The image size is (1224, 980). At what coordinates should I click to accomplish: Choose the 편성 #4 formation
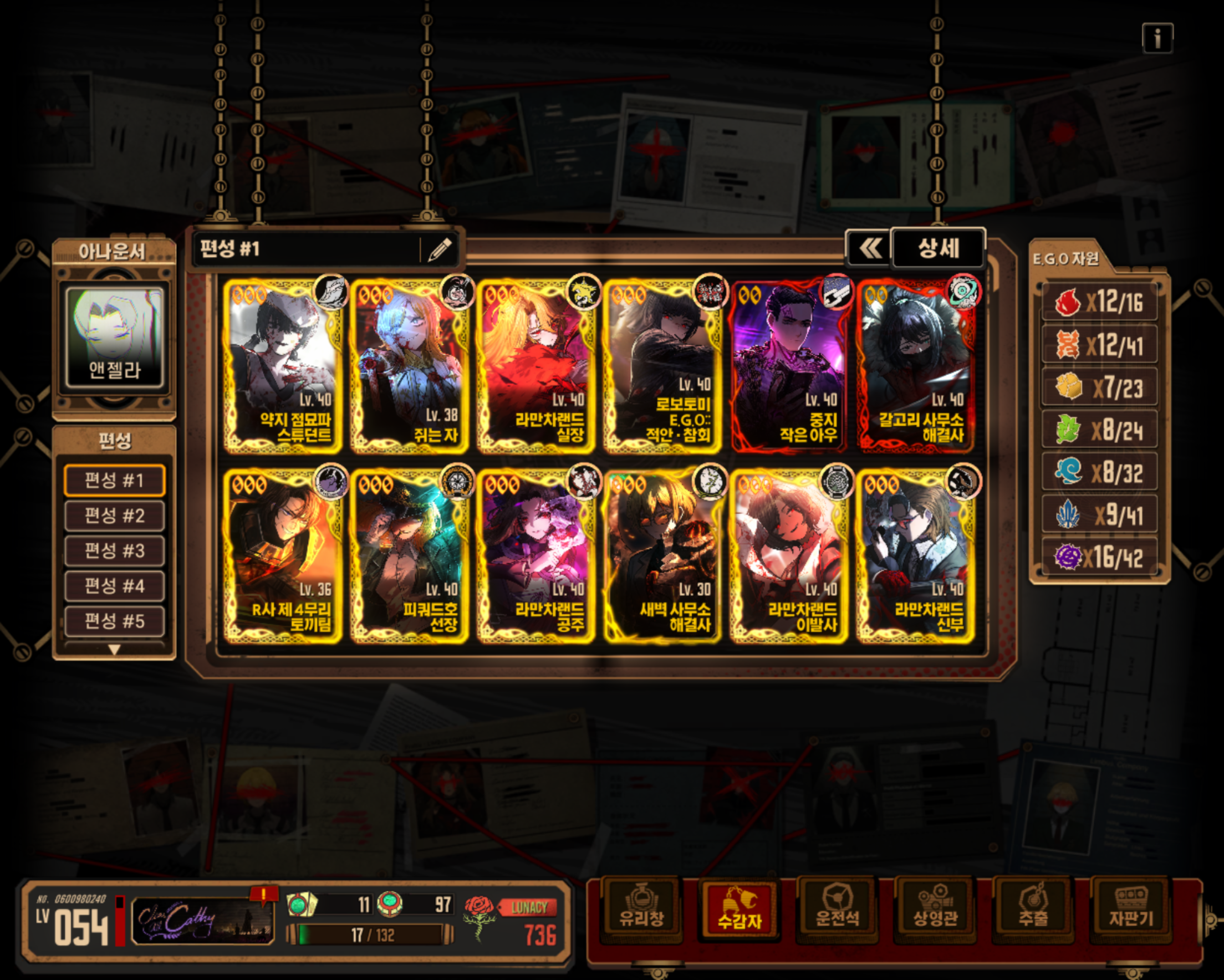[115, 586]
